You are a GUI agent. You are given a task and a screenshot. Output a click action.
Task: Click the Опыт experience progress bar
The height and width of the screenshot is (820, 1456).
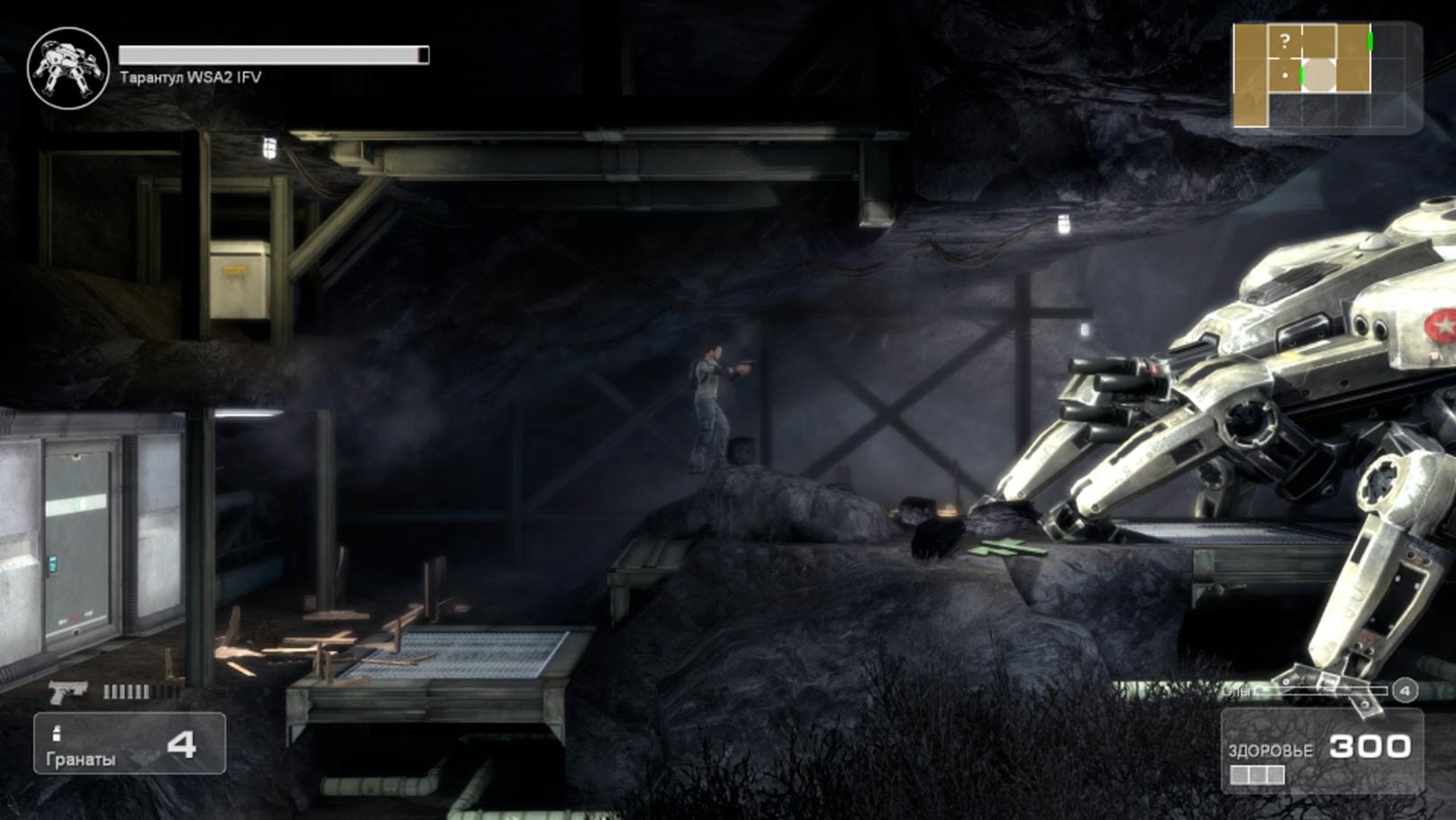1324,688
